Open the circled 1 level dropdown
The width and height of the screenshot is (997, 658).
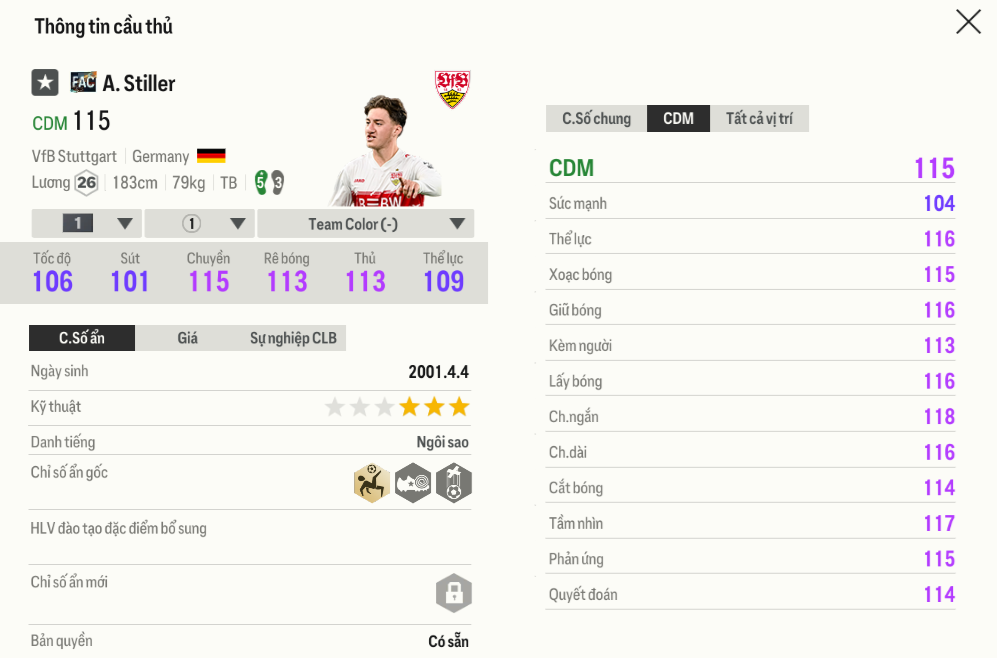200,224
